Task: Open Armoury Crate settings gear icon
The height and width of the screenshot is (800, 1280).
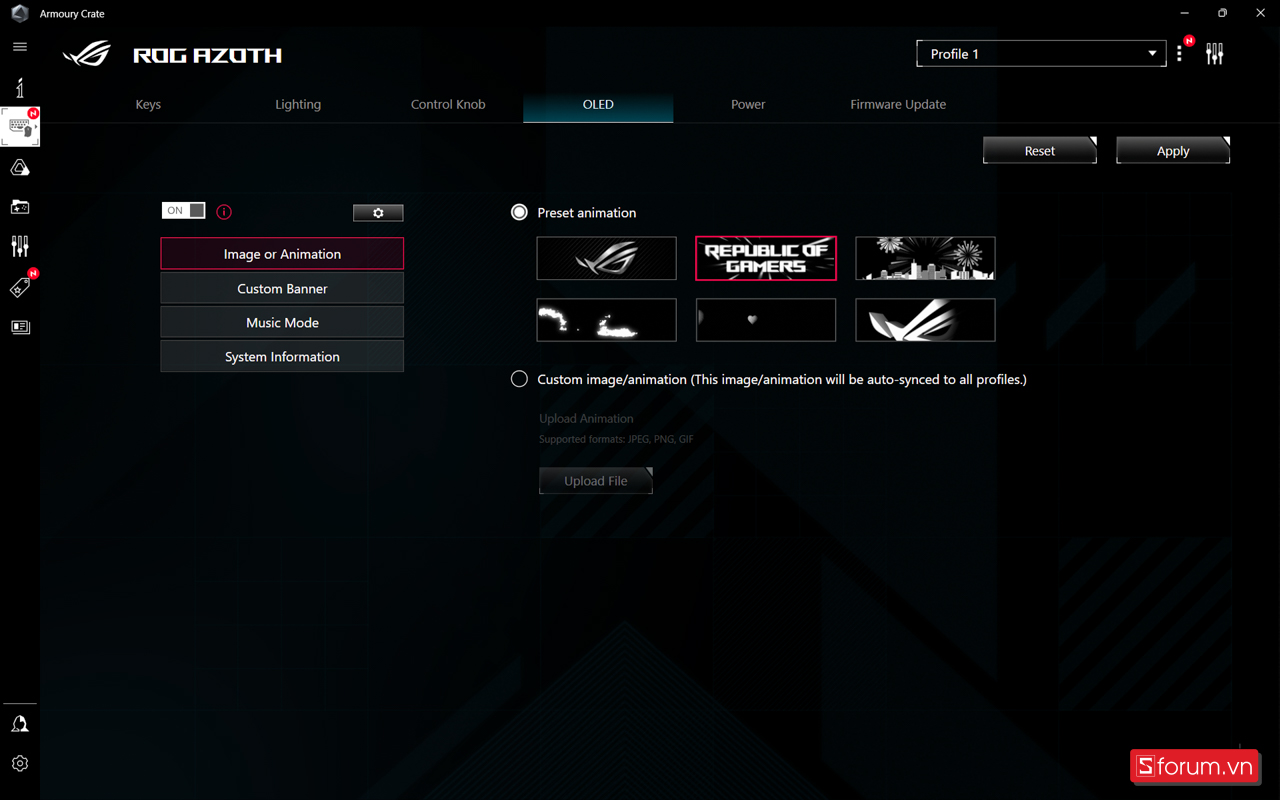Action: 20,763
